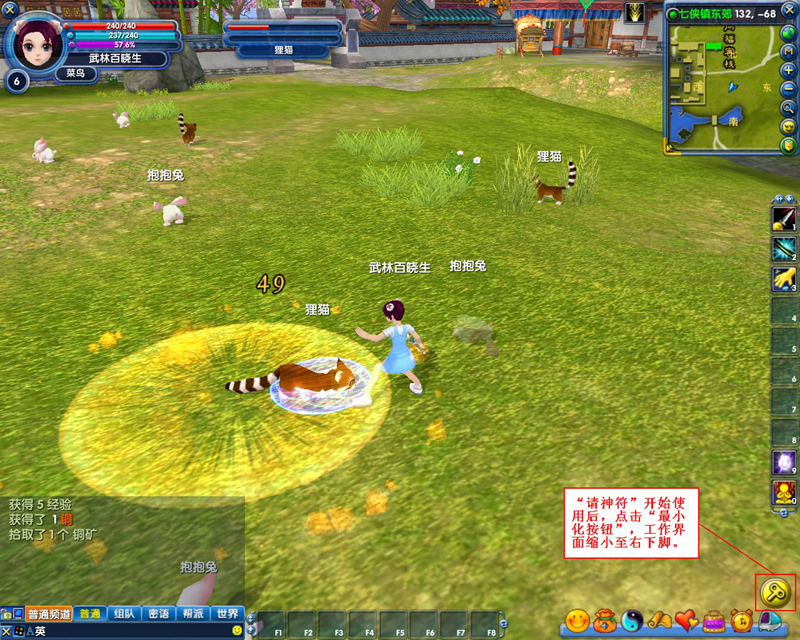
Task: Open the red hearts friends icon
Action: click(686, 621)
